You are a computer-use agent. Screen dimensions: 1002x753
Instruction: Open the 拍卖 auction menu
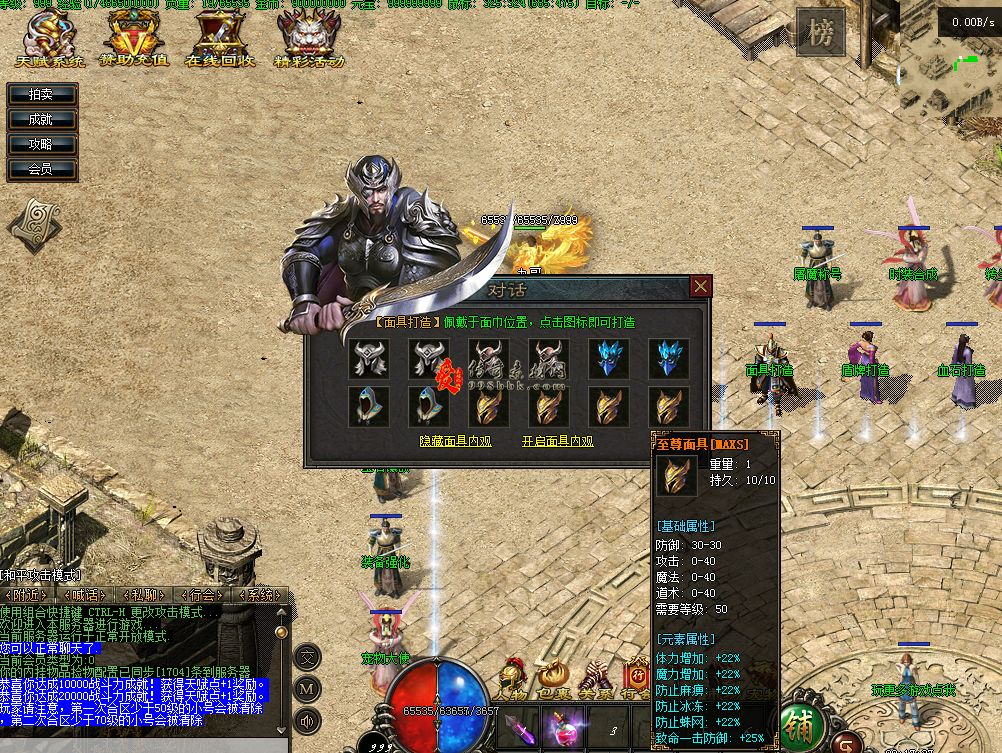pyautogui.click(x=41, y=94)
